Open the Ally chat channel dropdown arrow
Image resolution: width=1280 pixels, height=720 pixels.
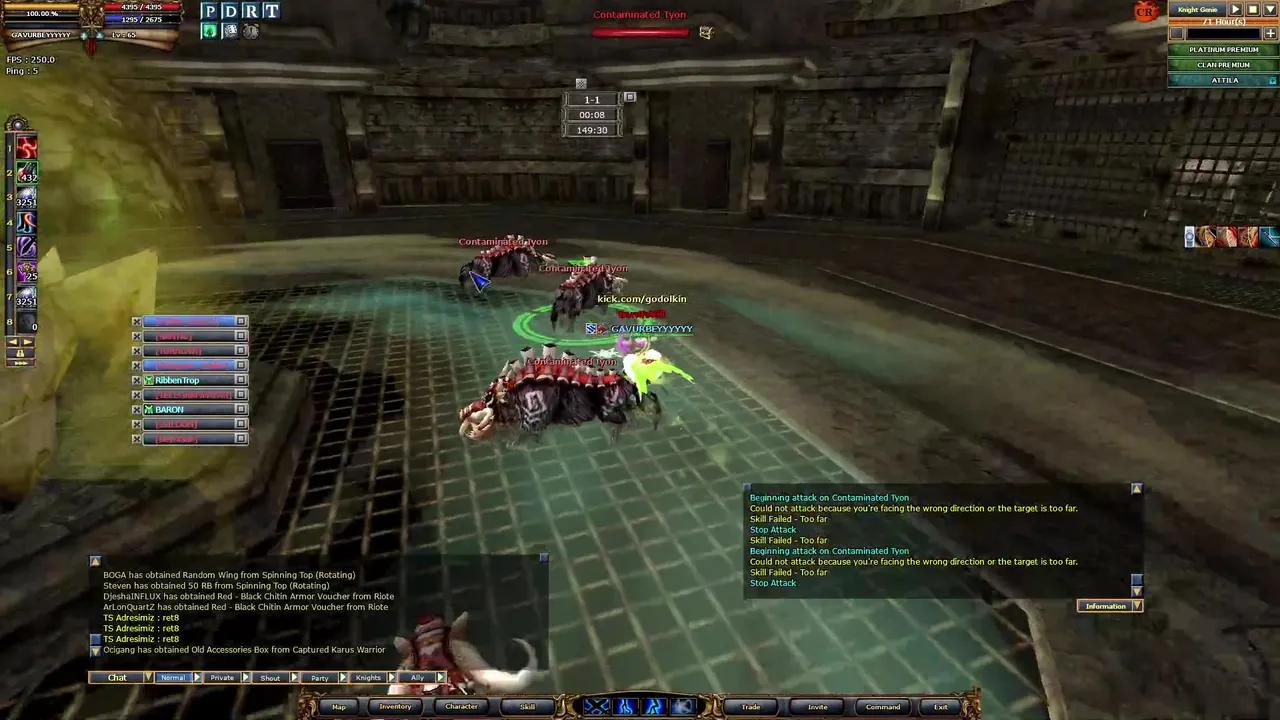click(440, 677)
